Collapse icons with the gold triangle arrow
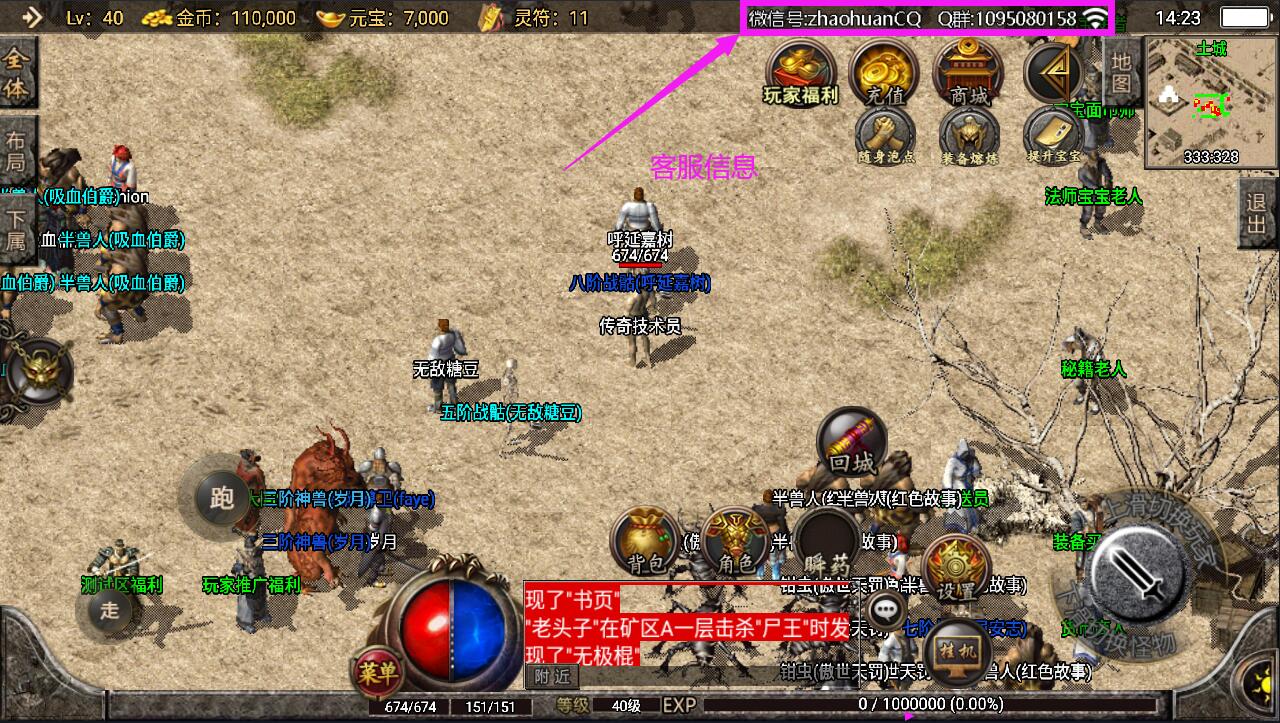Screen dimensions: 1280x723 (x=1054, y=70)
